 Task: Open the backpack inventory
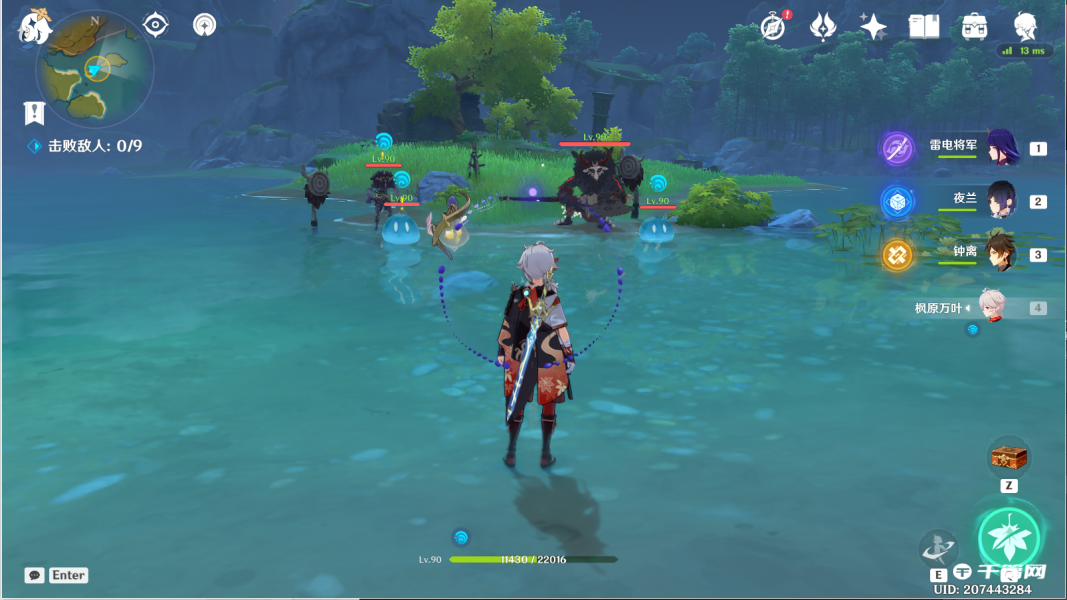click(974, 27)
